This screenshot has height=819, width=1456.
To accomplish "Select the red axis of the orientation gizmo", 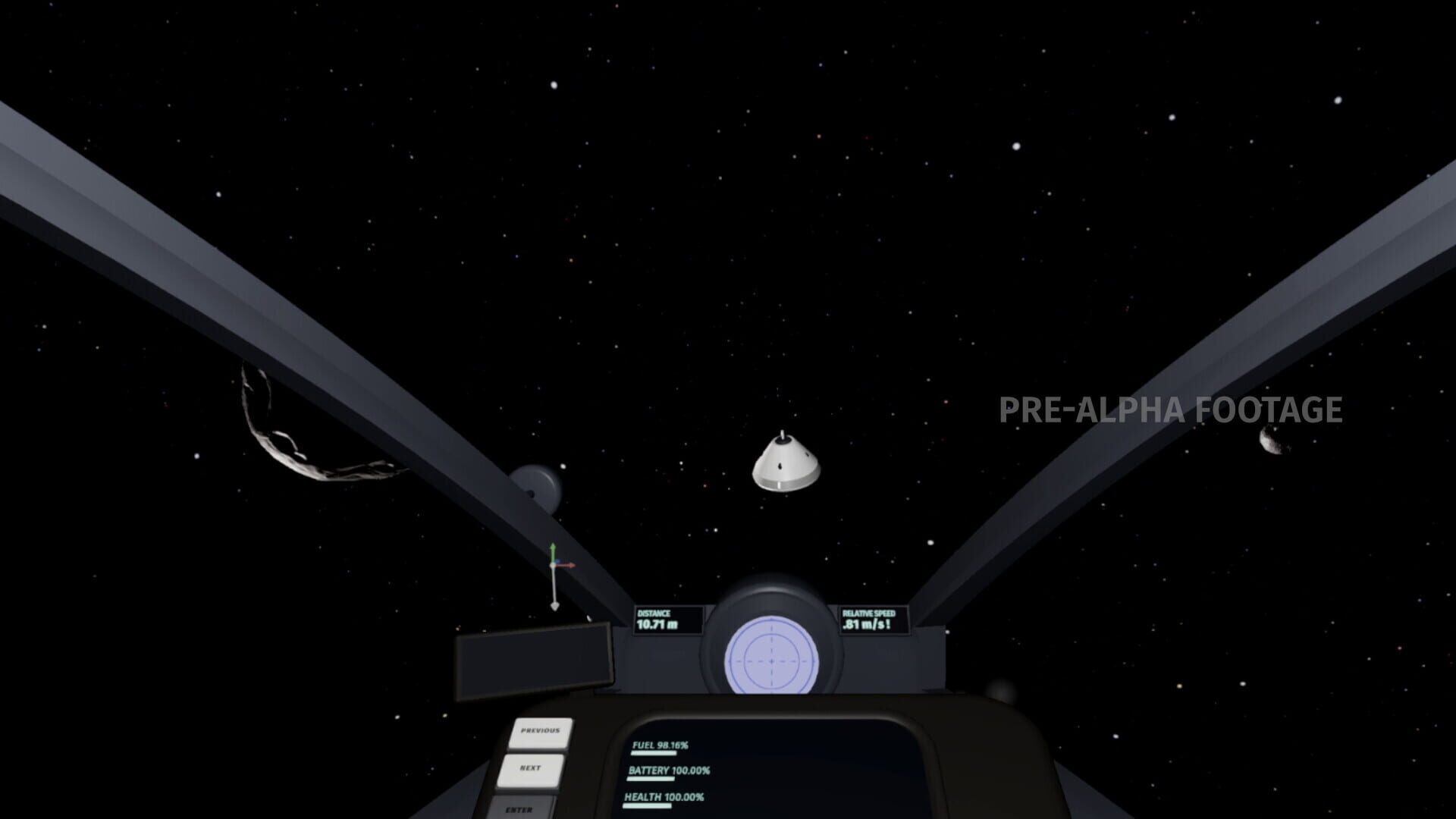I will click(x=567, y=565).
